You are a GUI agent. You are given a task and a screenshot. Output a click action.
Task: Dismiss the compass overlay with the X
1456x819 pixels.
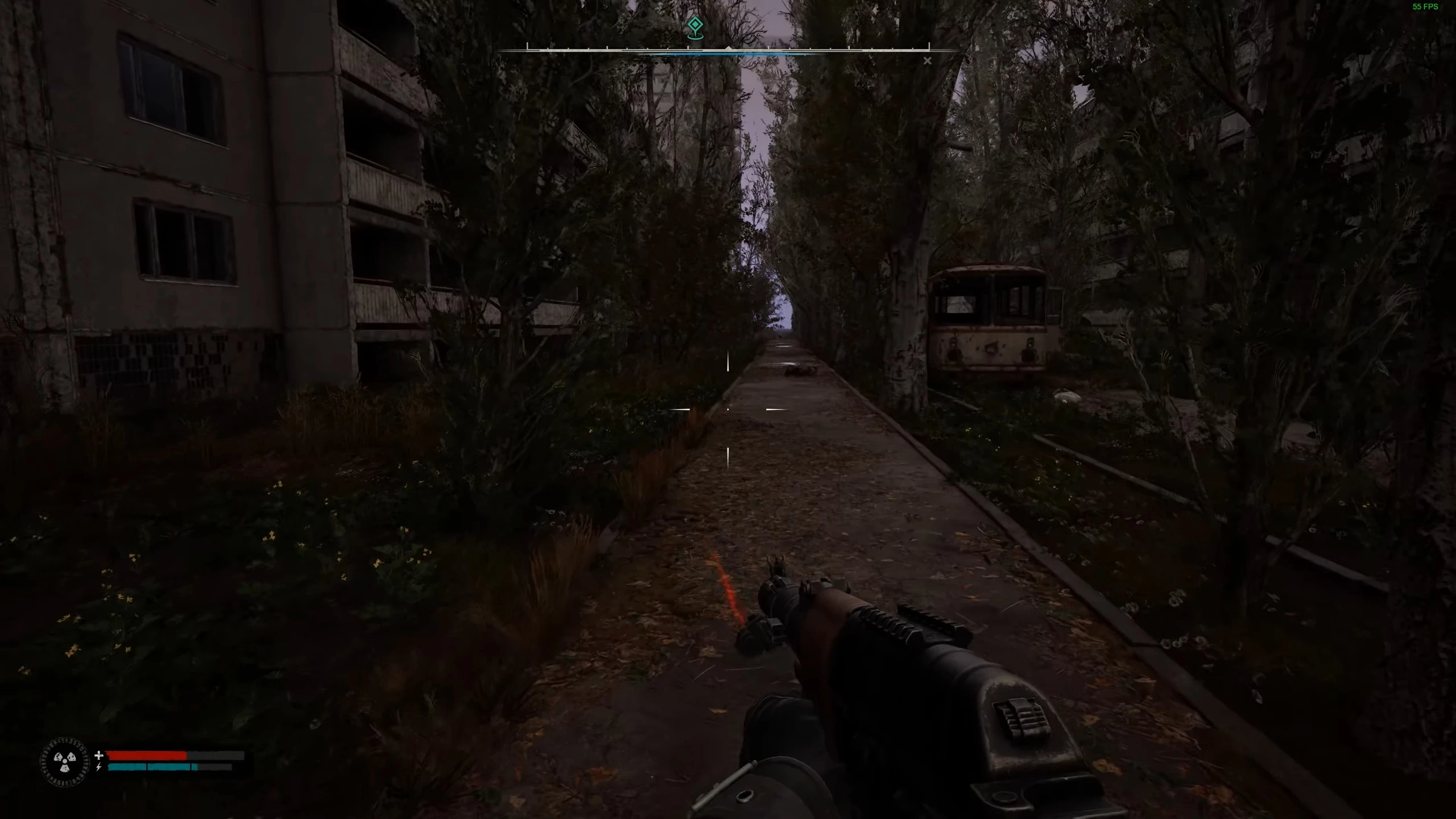928,60
